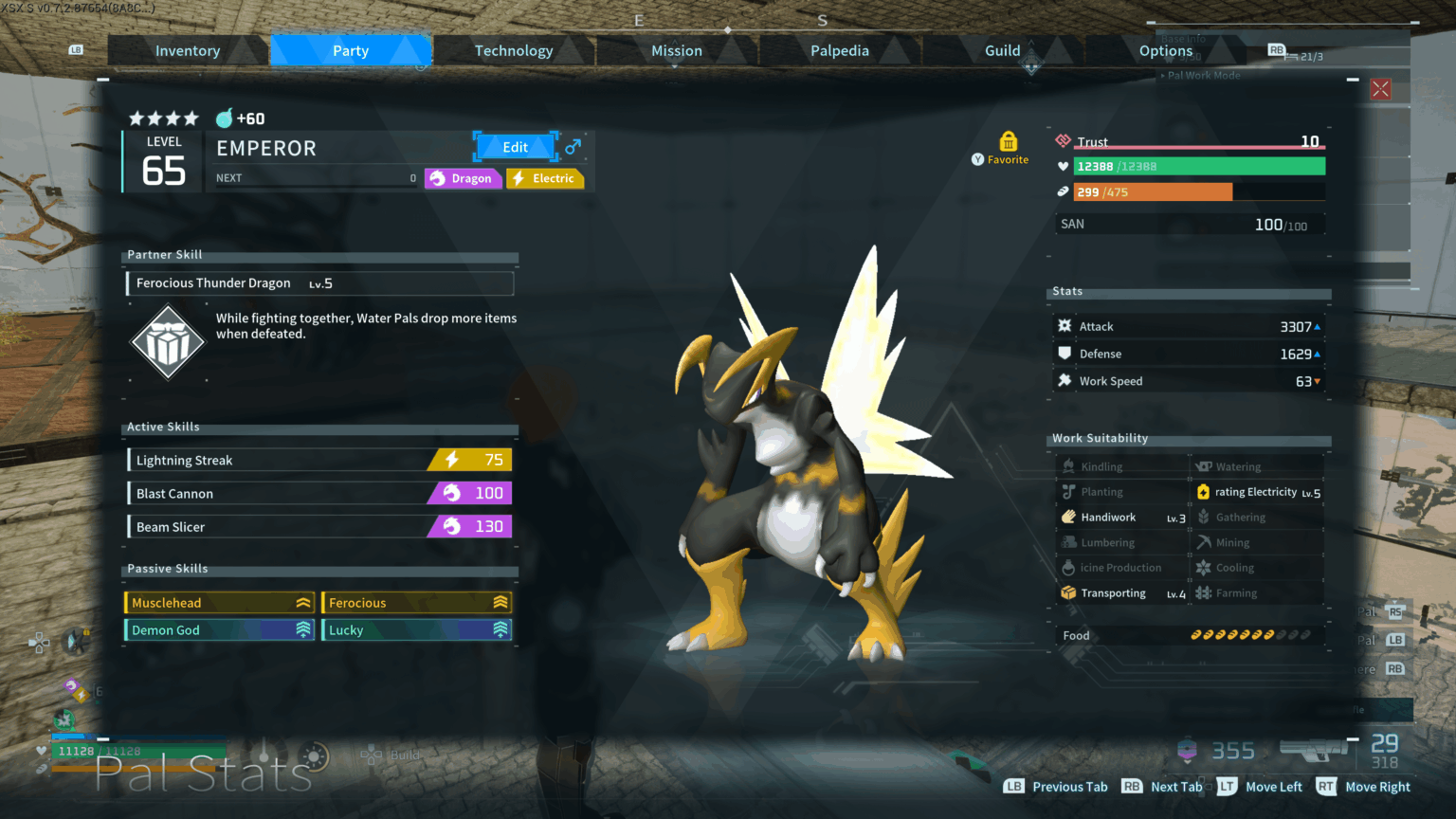Click the Musclehead passive skill

point(219,603)
